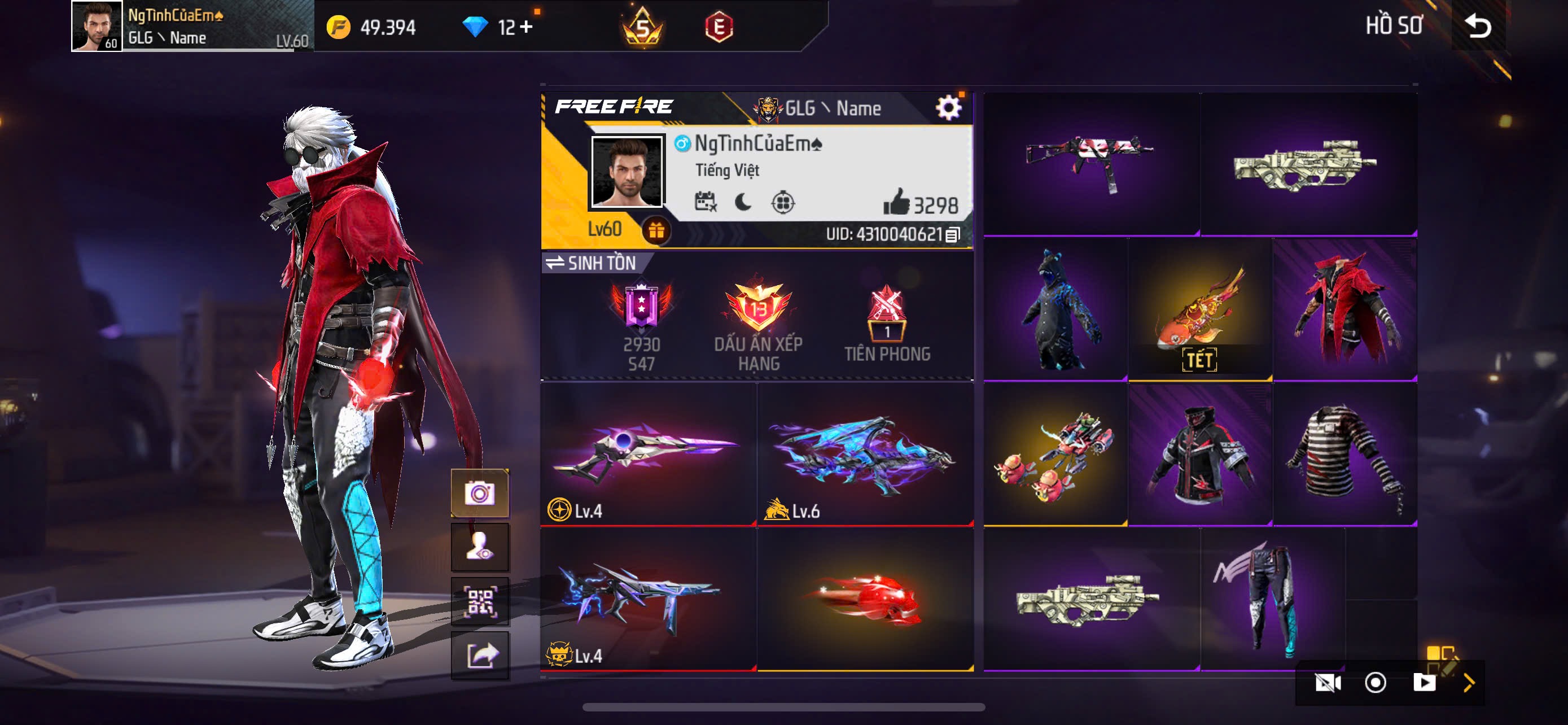This screenshot has width=1568, height=725.
Task: Select the striped long-sleeve shirt
Action: [1344, 454]
